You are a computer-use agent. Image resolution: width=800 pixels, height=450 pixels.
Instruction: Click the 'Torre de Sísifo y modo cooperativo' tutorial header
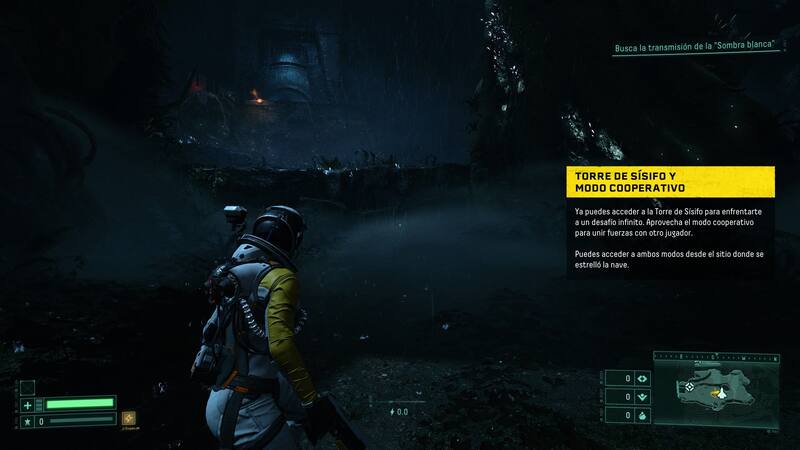pyautogui.click(x=669, y=182)
